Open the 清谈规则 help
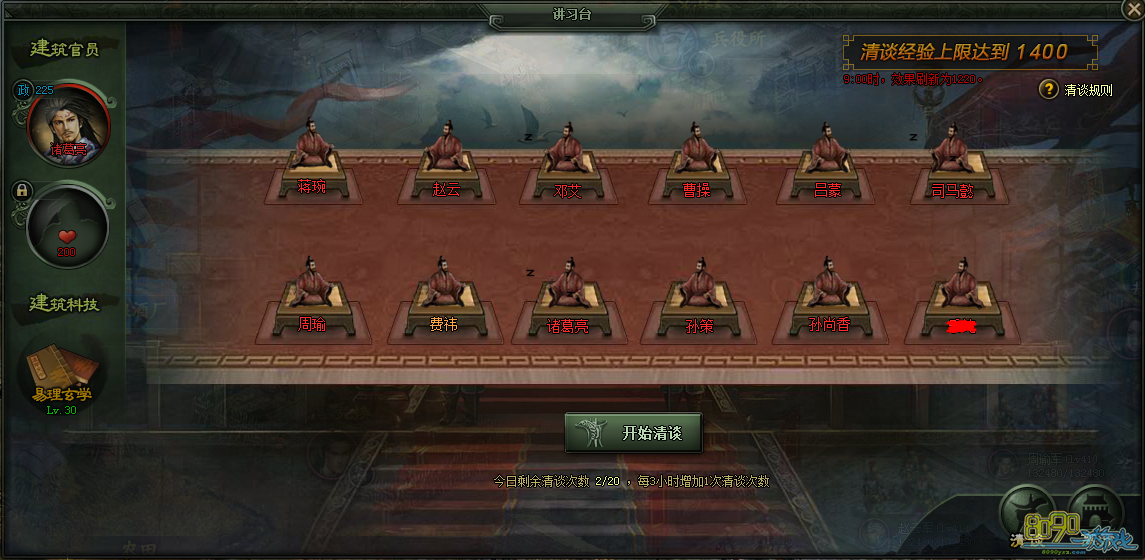The height and width of the screenshot is (560, 1145). tap(1049, 89)
